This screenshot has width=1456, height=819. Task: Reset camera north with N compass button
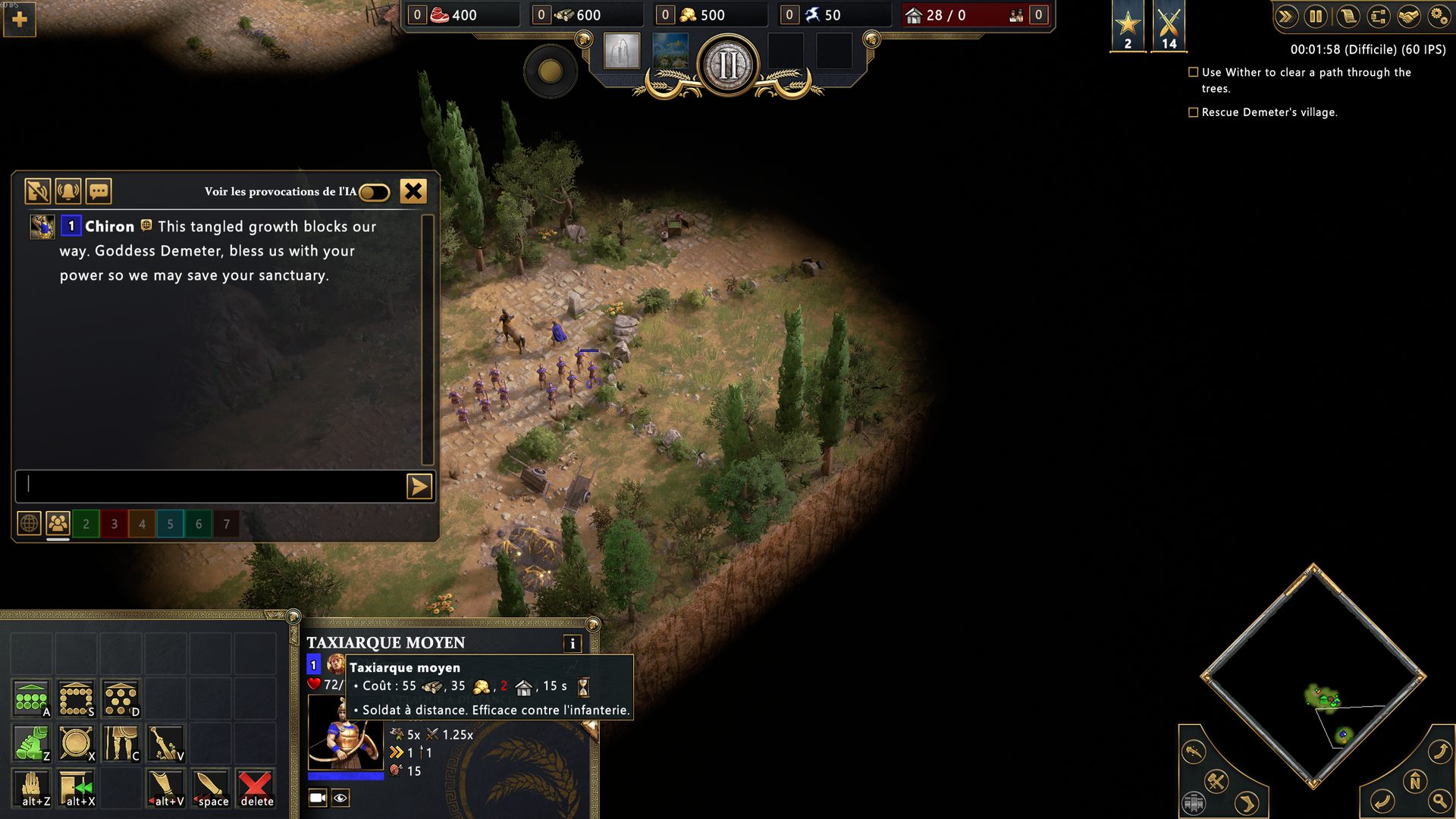pos(1415,781)
